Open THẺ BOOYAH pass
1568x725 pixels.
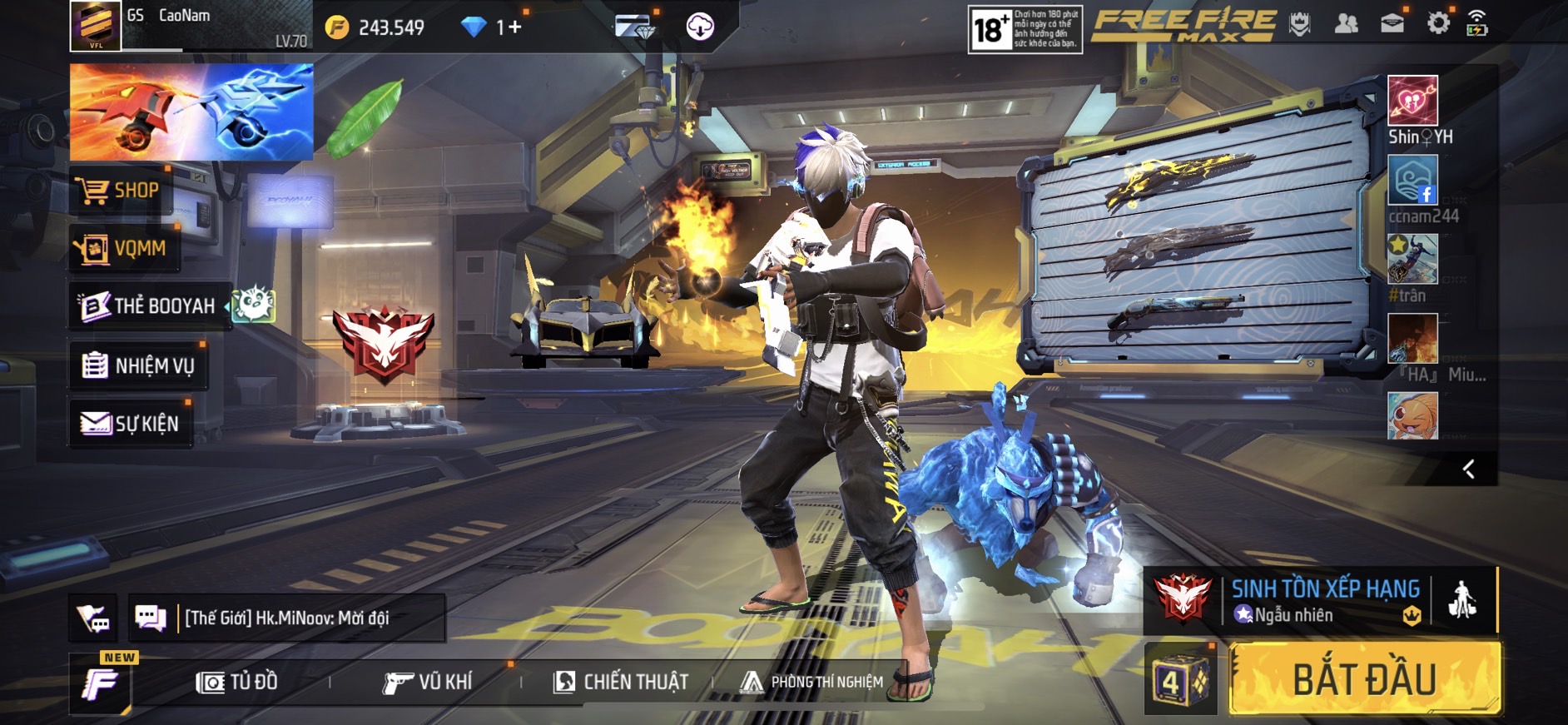pos(150,306)
